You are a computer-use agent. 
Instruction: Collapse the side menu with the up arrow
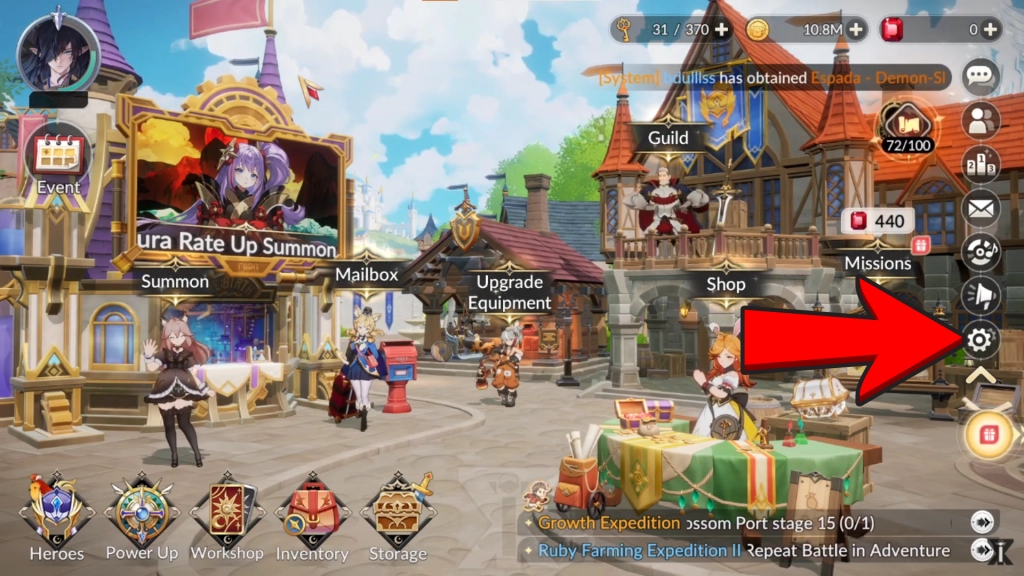pyautogui.click(x=980, y=377)
